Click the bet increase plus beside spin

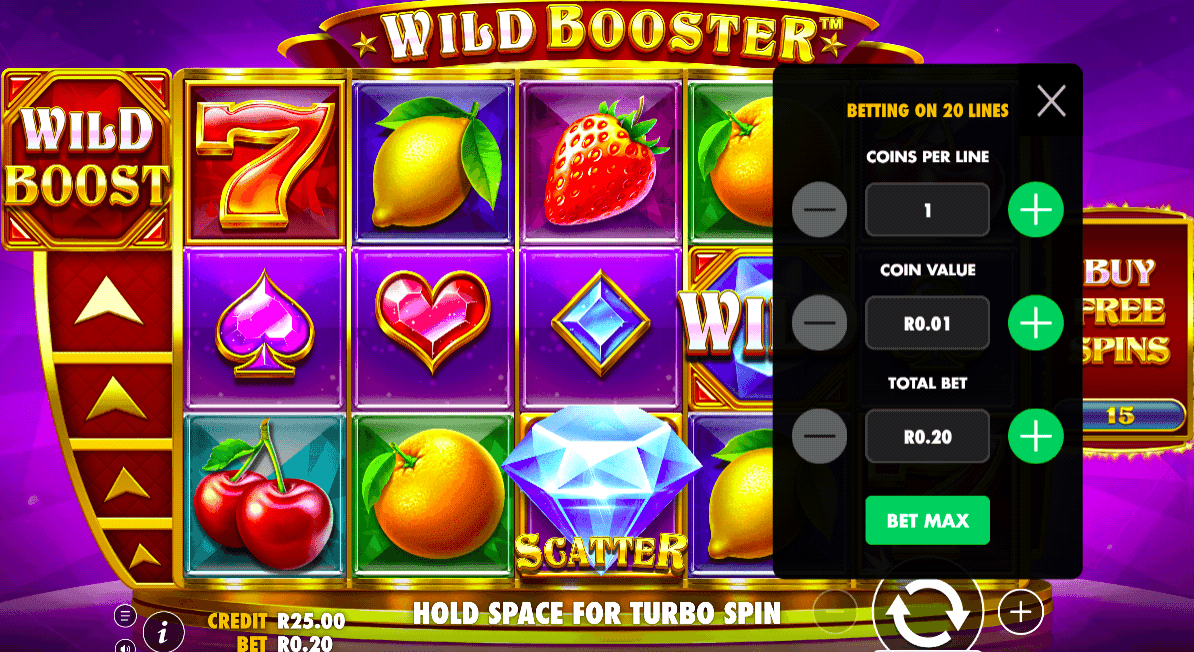coord(1020,611)
